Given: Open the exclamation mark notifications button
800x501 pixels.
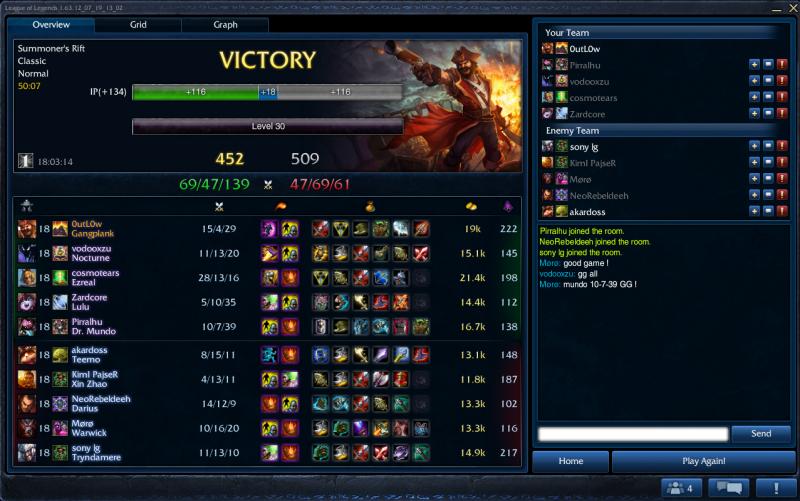Looking at the screenshot, I should tap(774, 488).
